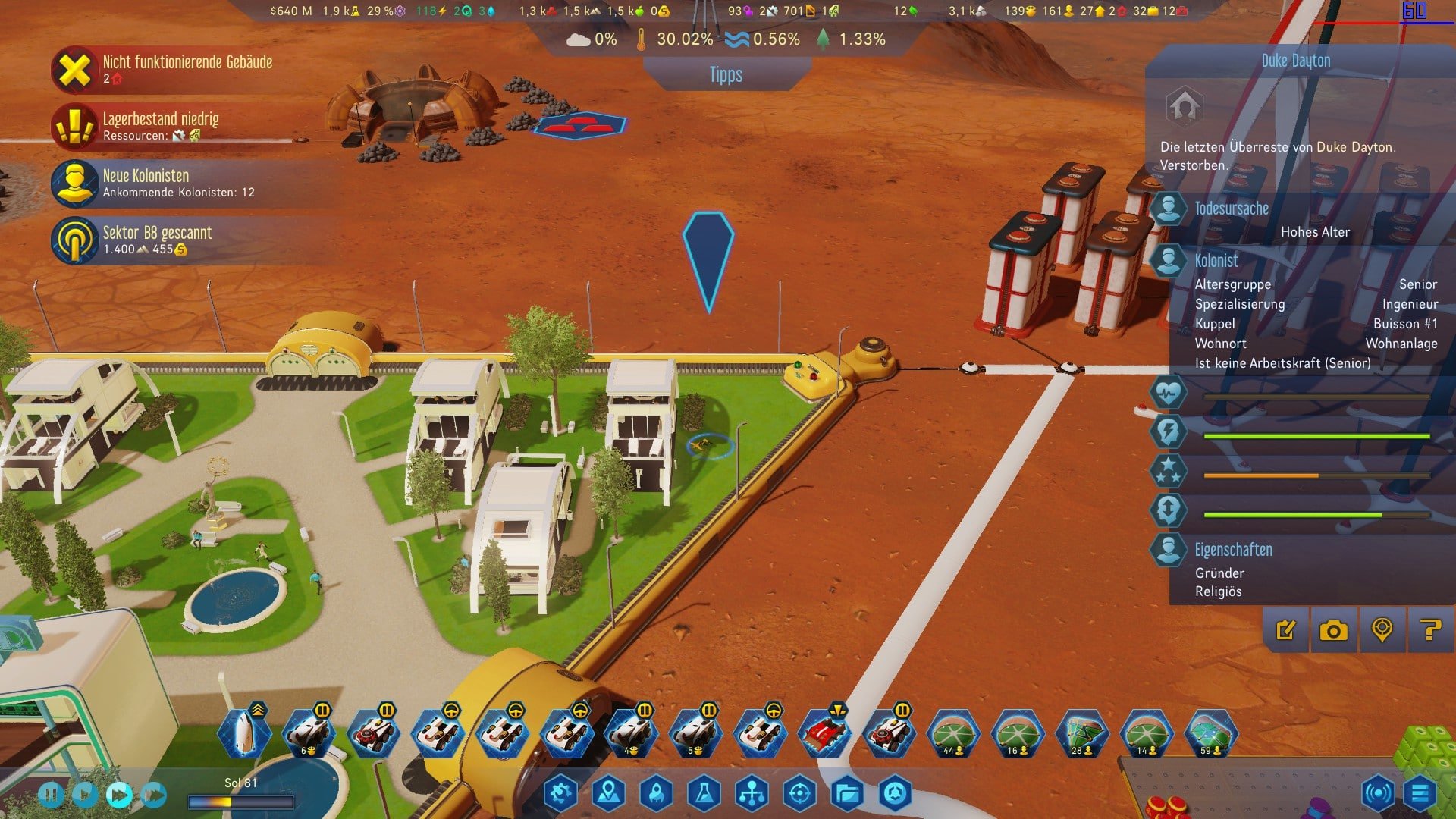Open the build menu gear icon
Image resolution: width=1456 pixels, height=819 pixels.
click(560, 793)
